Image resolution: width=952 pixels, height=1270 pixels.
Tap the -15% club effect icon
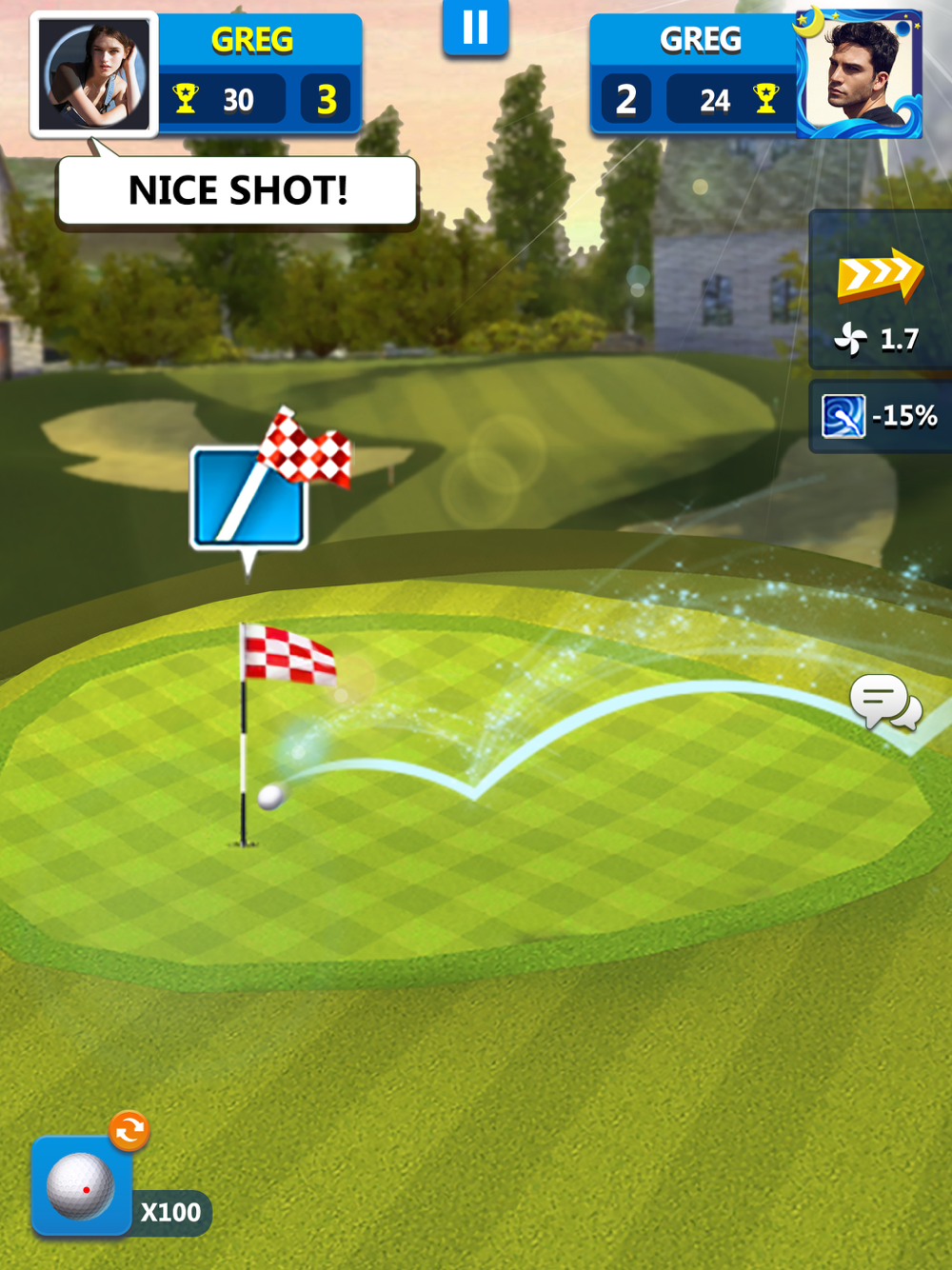pyautogui.click(x=843, y=416)
